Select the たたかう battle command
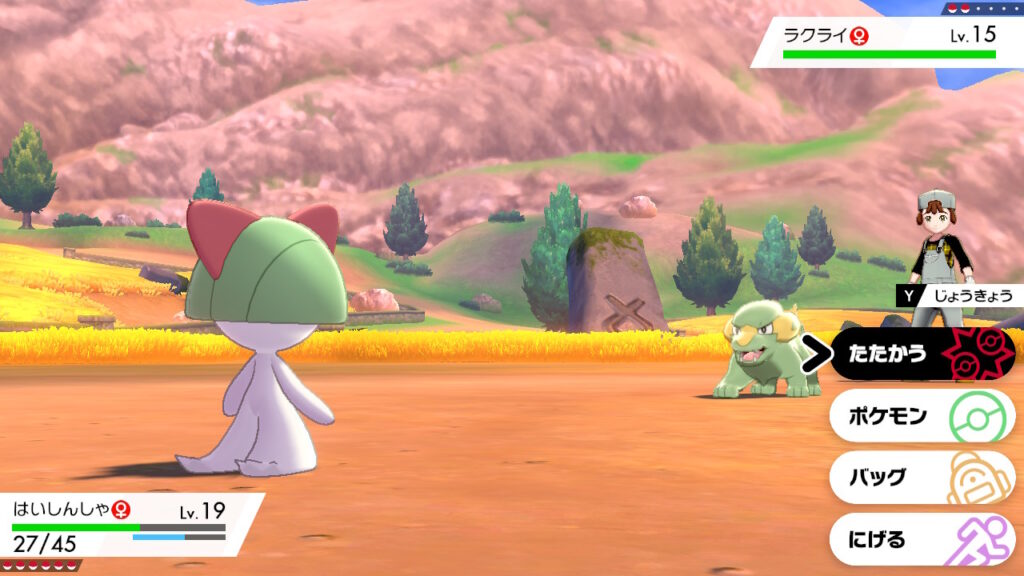 [920, 354]
